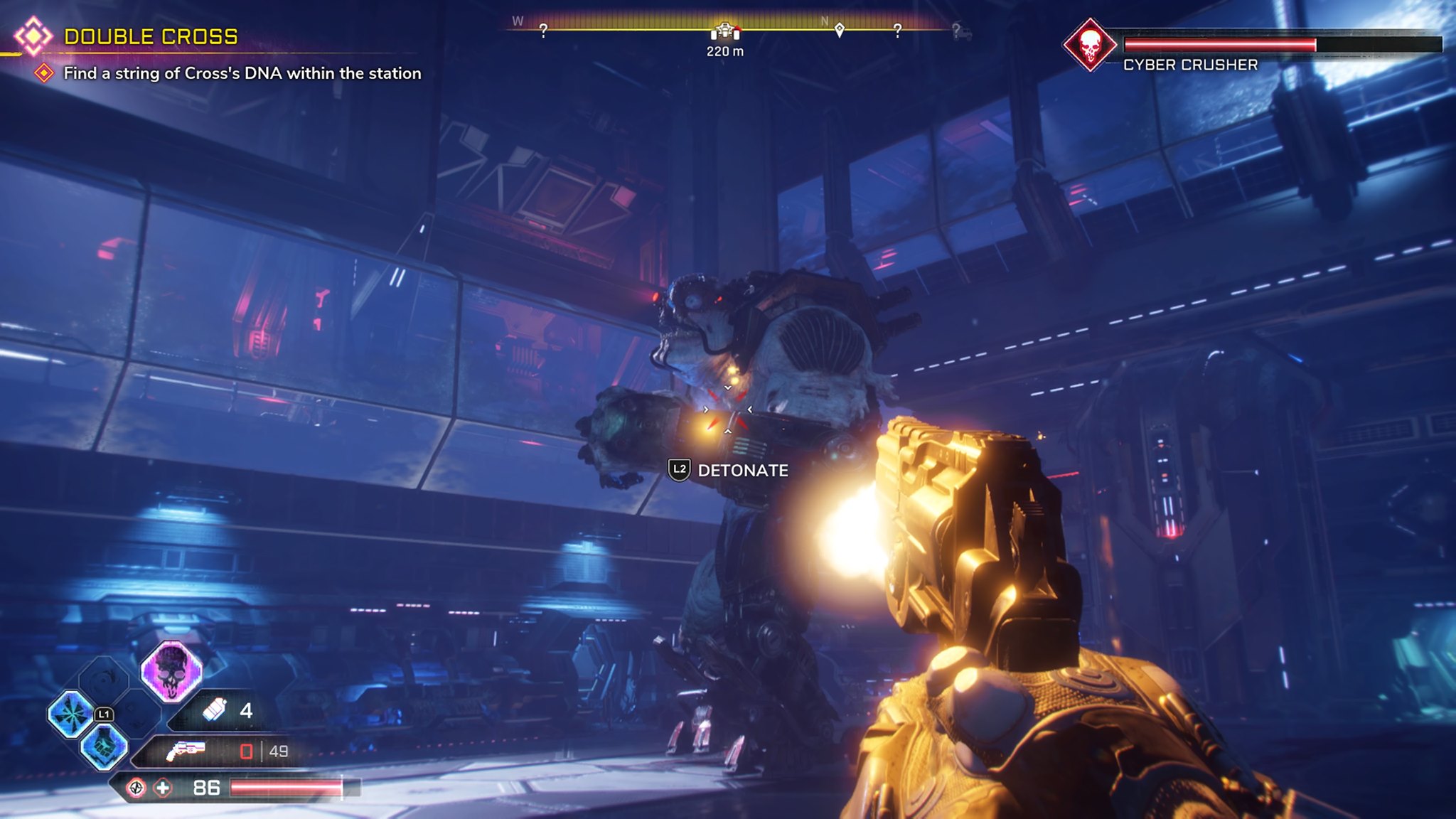Click the leftmost question mark on compass
The height and width of the screenshot is (819, 1456).
542,30
